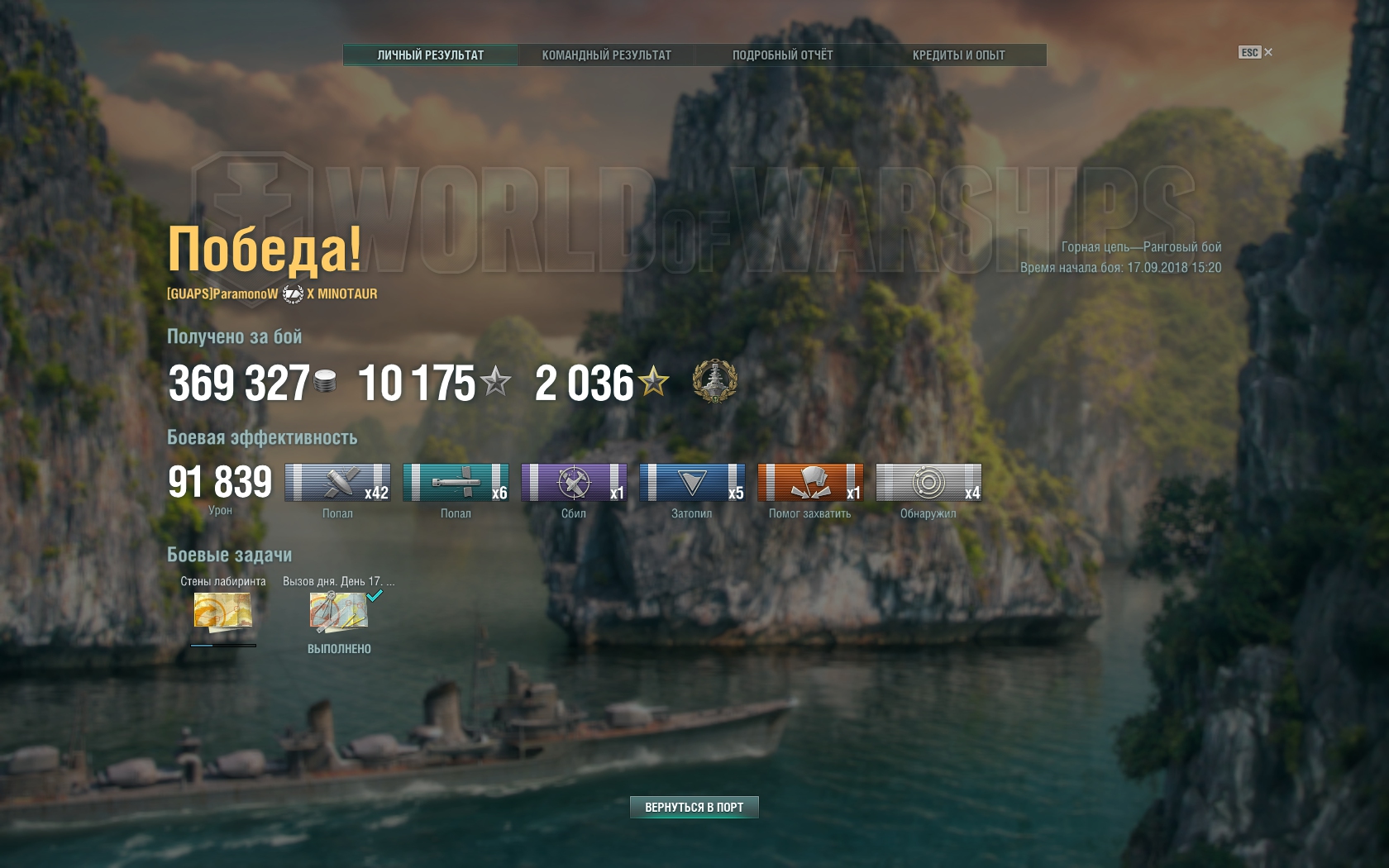Open the Подробный отчёт tab
Viewport: 1389px width, 868px height.
pyautogui.click(x=782, y=55)
